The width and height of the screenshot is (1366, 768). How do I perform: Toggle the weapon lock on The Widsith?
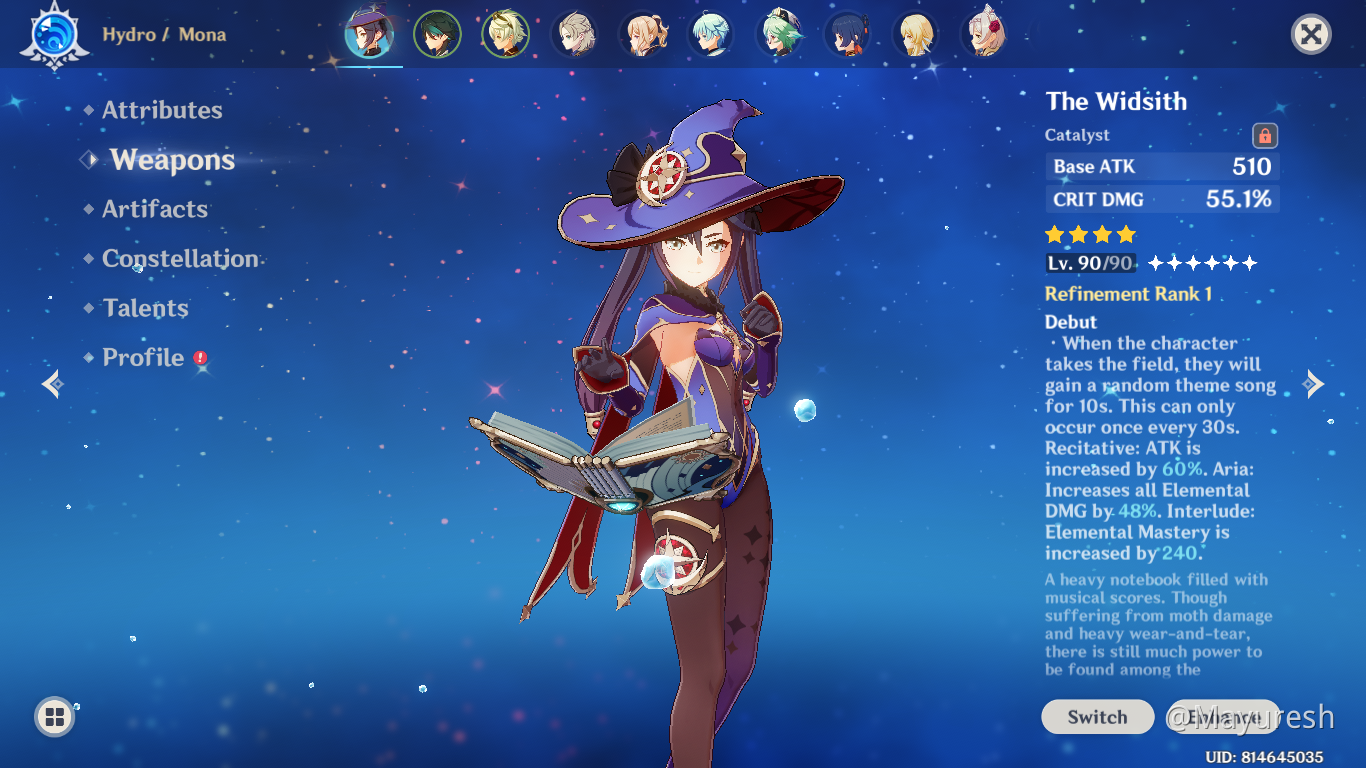tap(1266, 135)
